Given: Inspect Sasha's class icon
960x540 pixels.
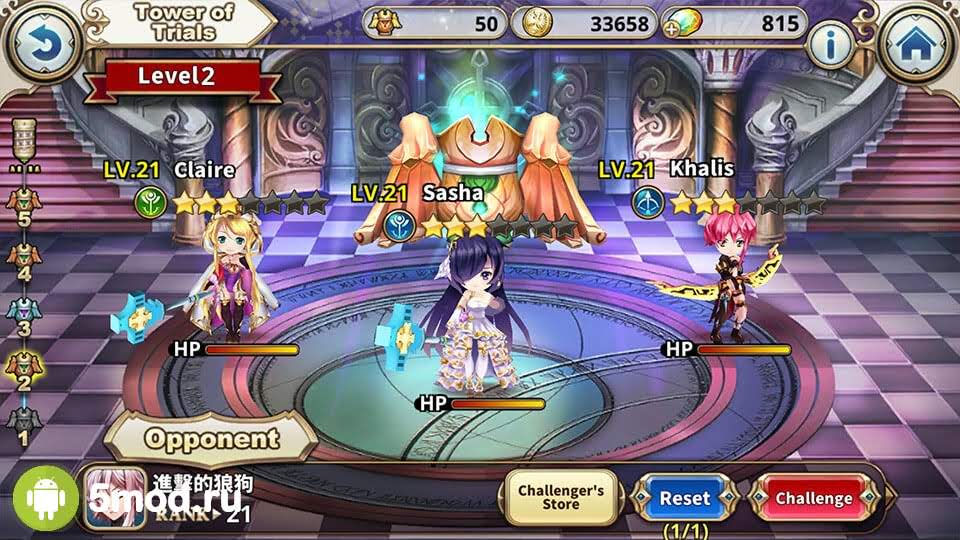Looking at the screenshot, I should (397, 225).
